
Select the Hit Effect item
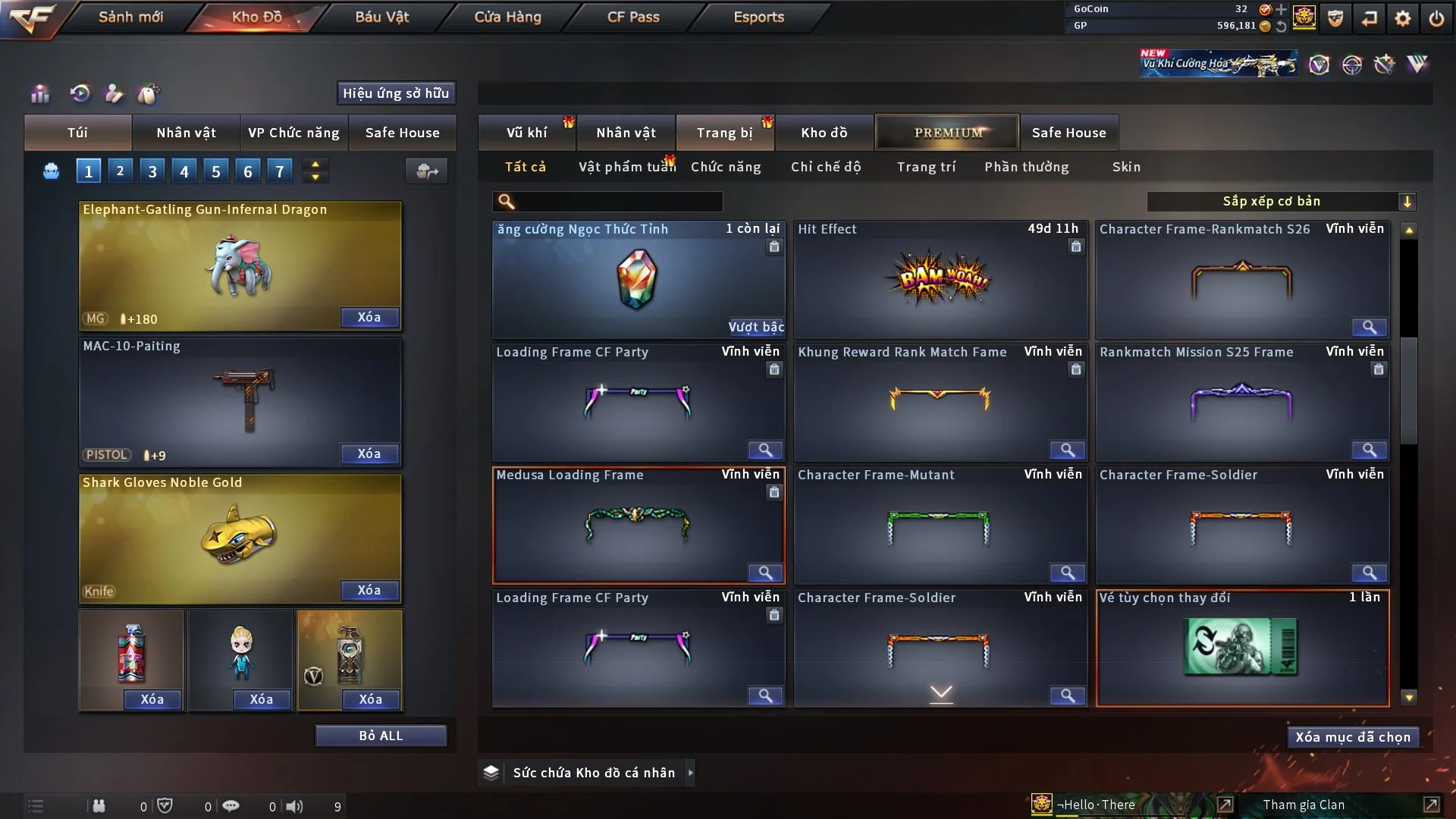pos(940,280)
